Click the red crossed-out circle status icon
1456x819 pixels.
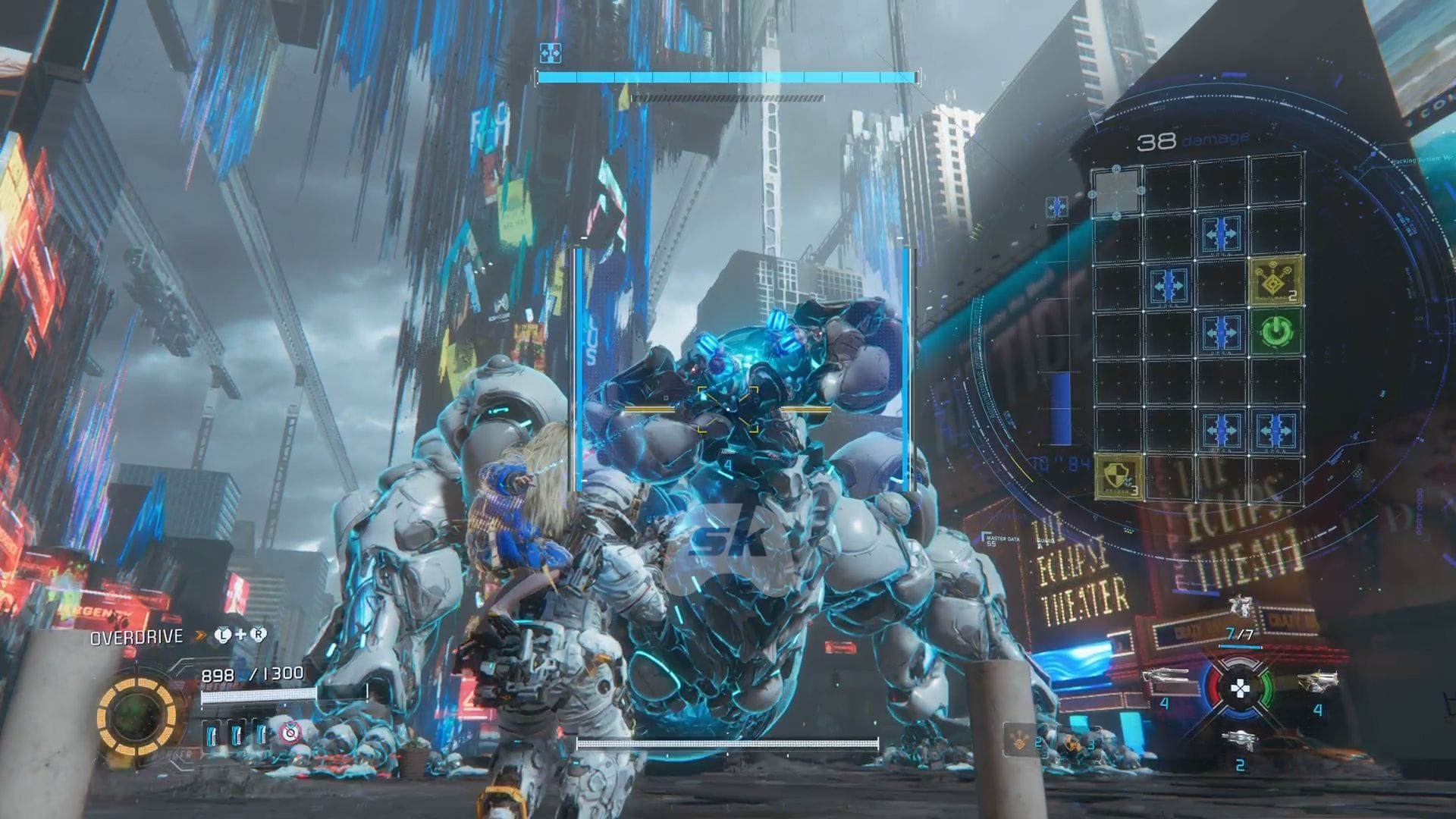coord(290,733)
